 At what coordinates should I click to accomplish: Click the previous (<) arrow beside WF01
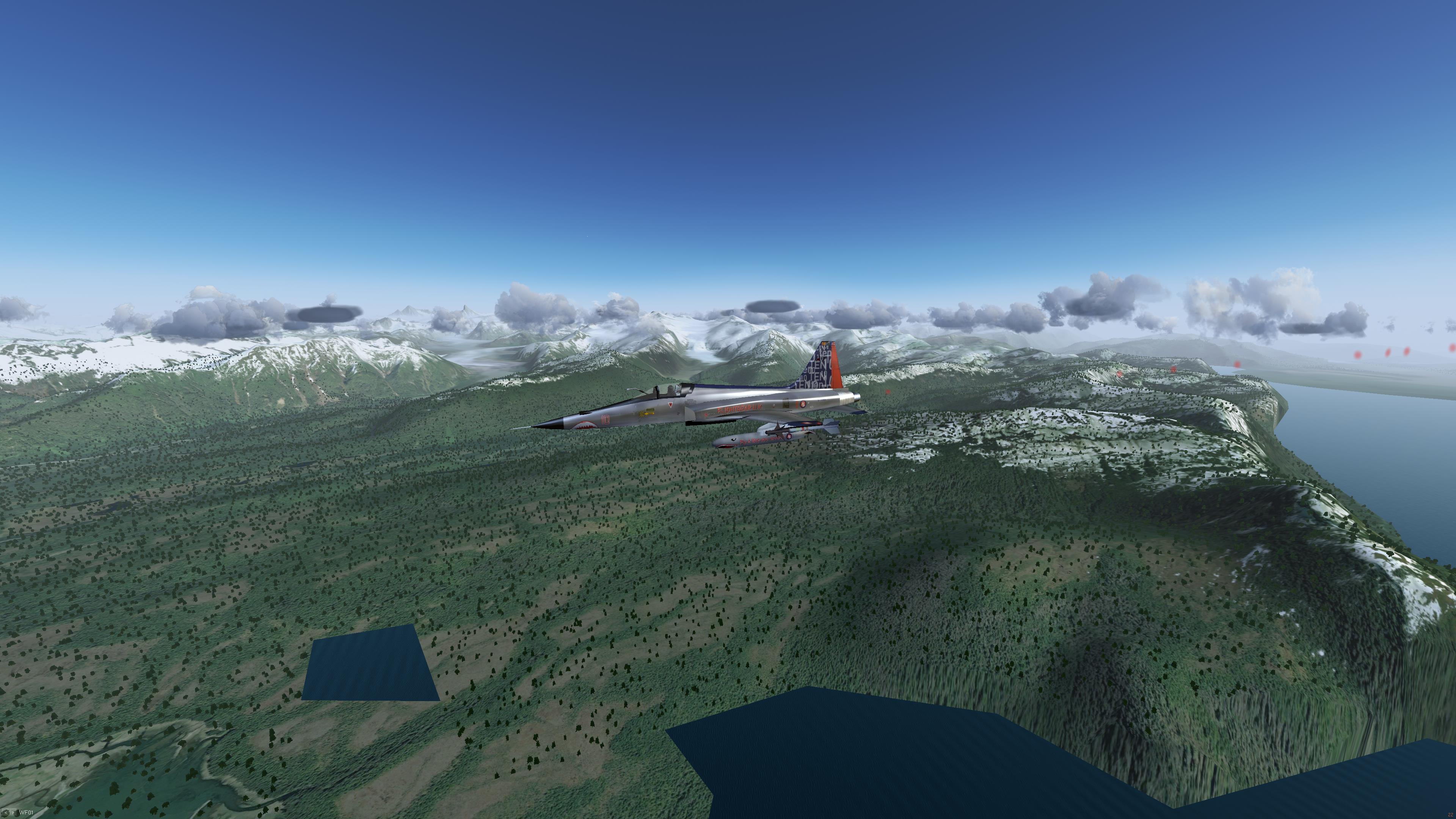(x=6, y=813)
